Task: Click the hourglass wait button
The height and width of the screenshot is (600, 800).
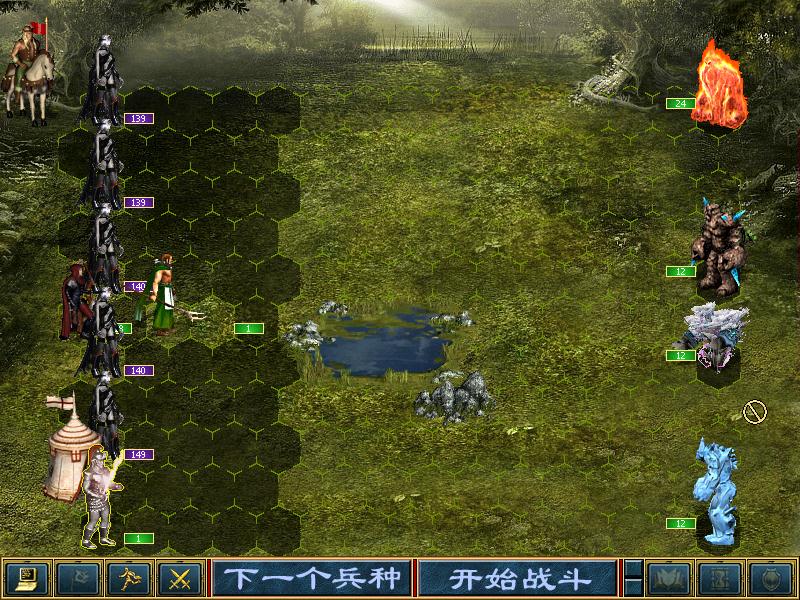Action: coord(718,578)
